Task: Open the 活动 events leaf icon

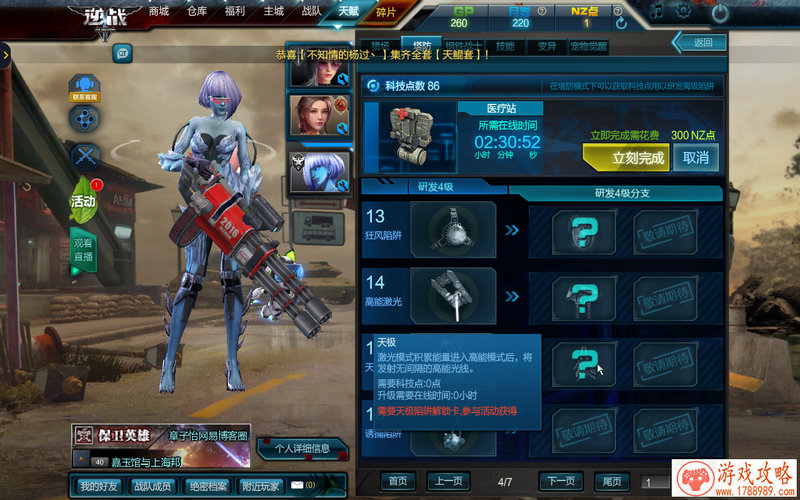Action: coord(84,201)
